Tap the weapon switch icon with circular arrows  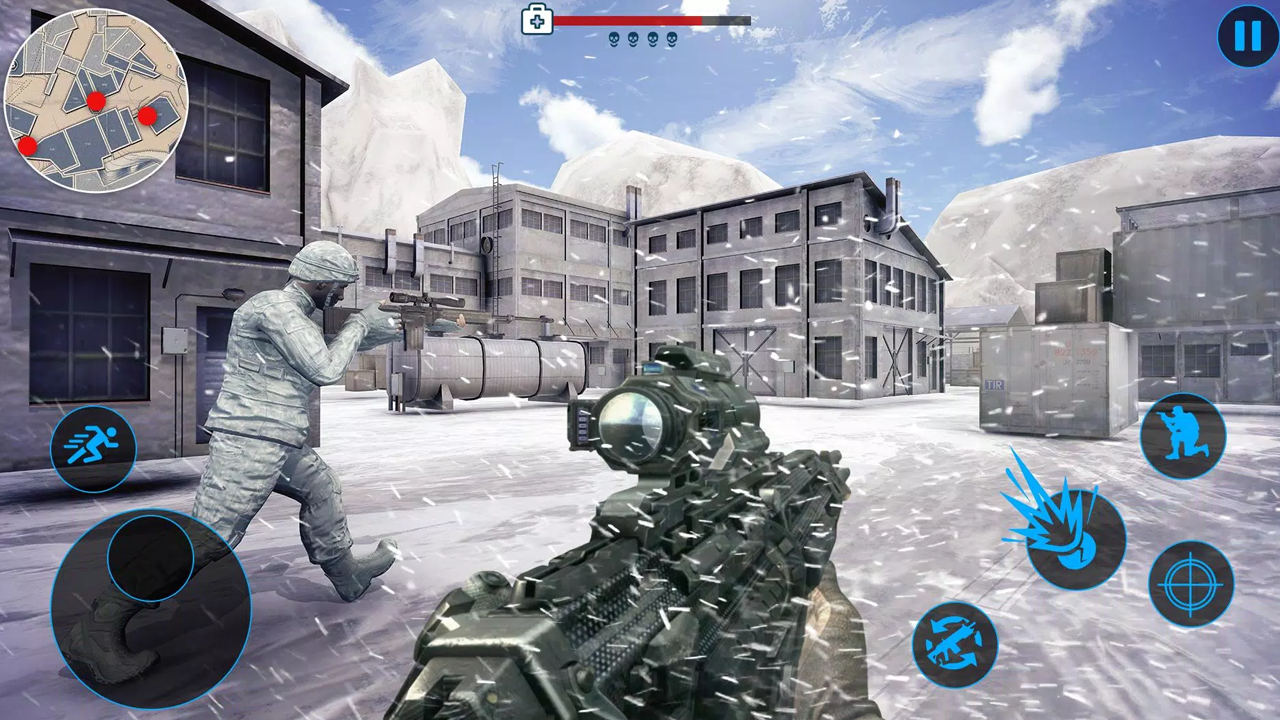pyautogui.click(x=955, y=643)
